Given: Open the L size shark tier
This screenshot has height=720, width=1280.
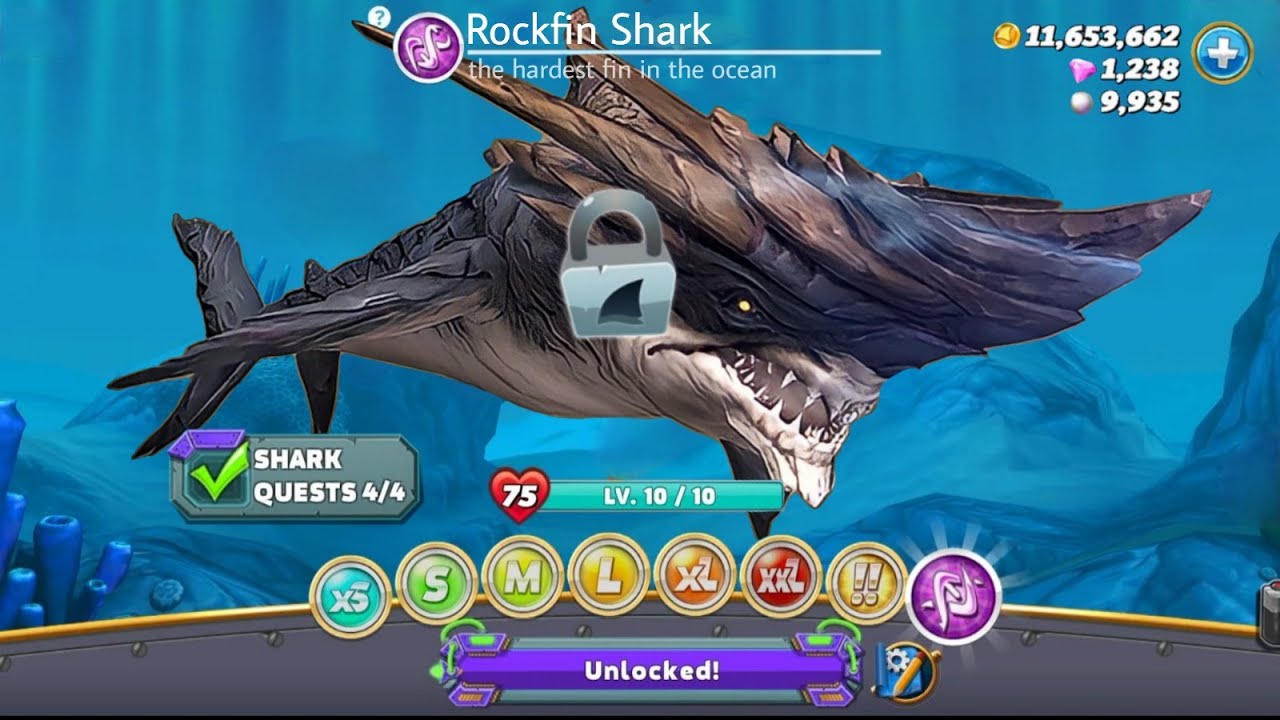Looking at the screenshot, I should [x=607, y=578].
